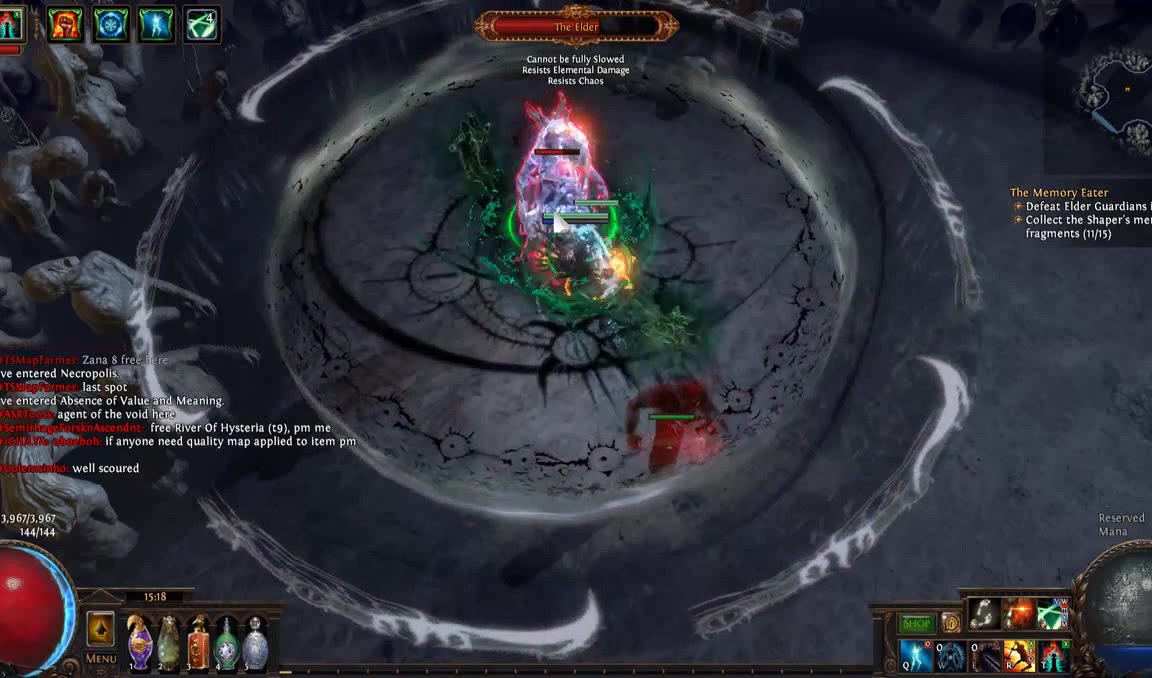Select the fiery orange skill icon
The width and height of the screenshot is (1152, 678).
1019,613
